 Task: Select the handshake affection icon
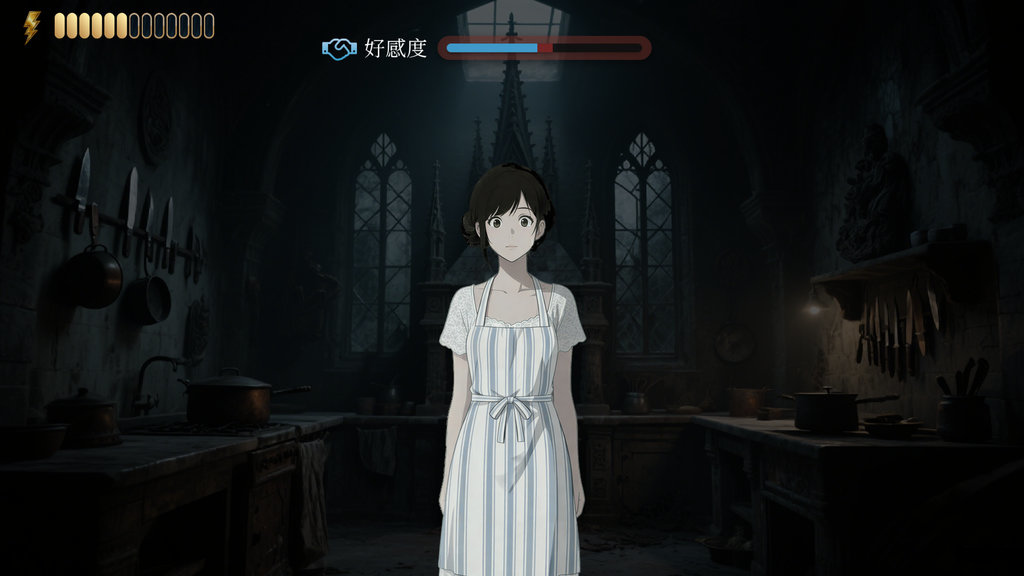coord(340,48)
